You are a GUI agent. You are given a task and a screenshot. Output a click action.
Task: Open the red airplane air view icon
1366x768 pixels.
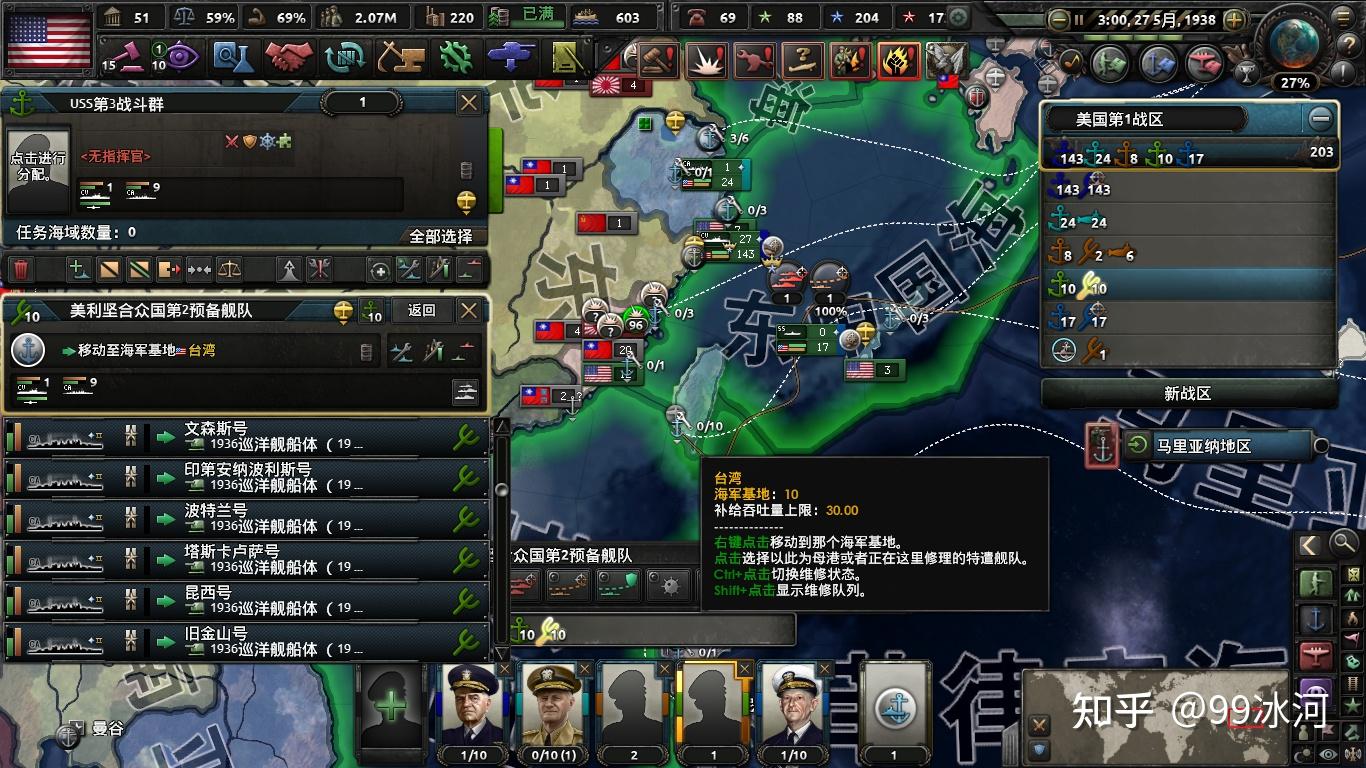pos(1315,652)
